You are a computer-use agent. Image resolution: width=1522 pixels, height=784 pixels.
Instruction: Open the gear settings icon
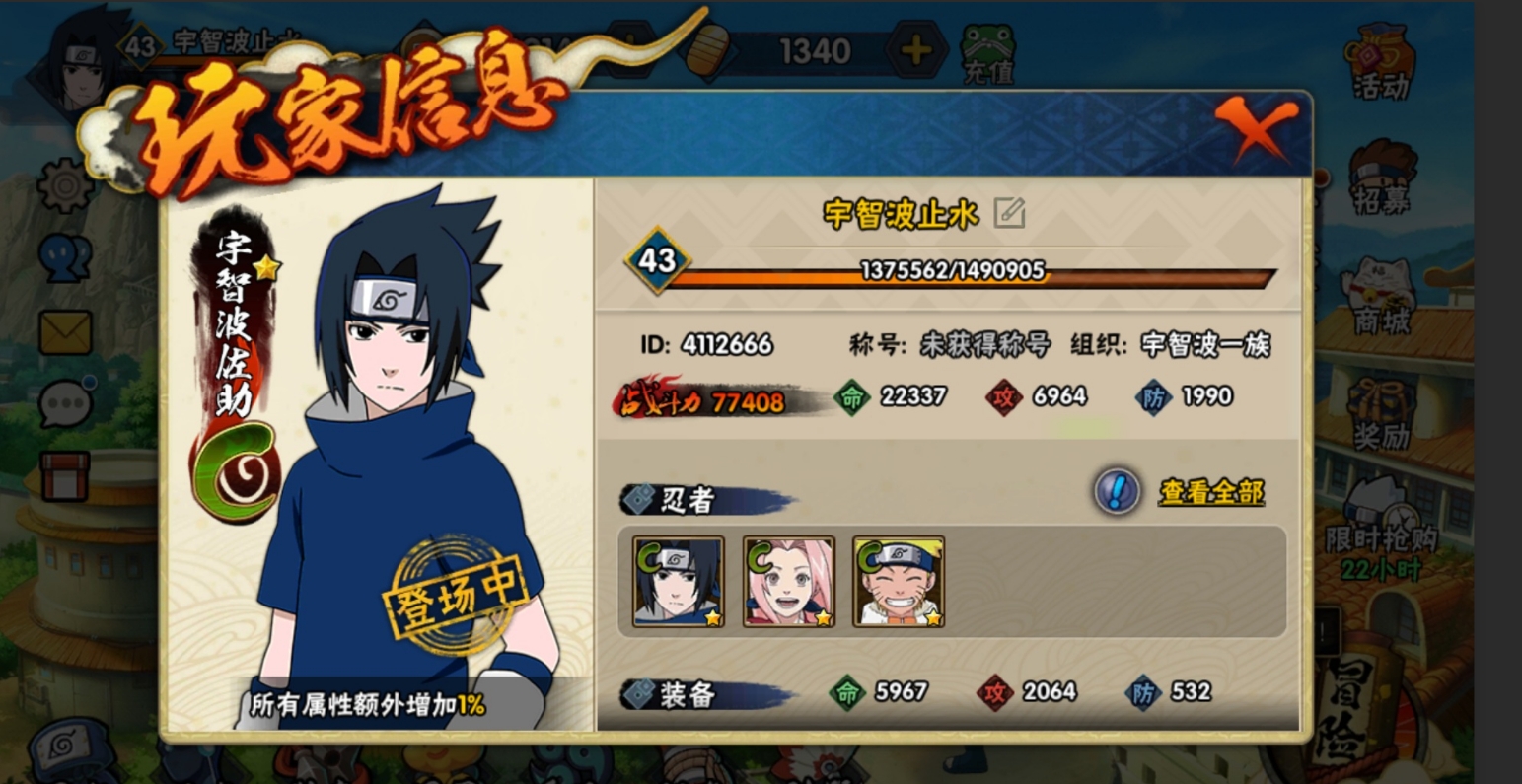(65, 184)
